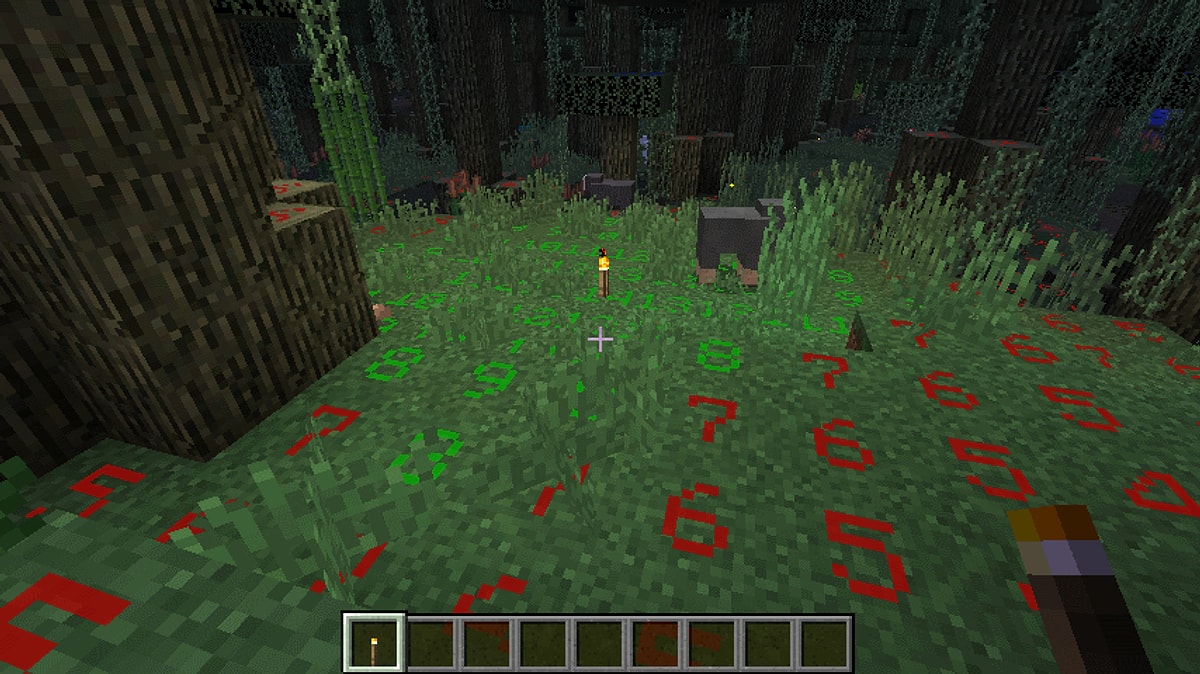Select the torch hotbar slot
Image resolution: width=1200 pixels, height=674 pixels.
(374, 642)
